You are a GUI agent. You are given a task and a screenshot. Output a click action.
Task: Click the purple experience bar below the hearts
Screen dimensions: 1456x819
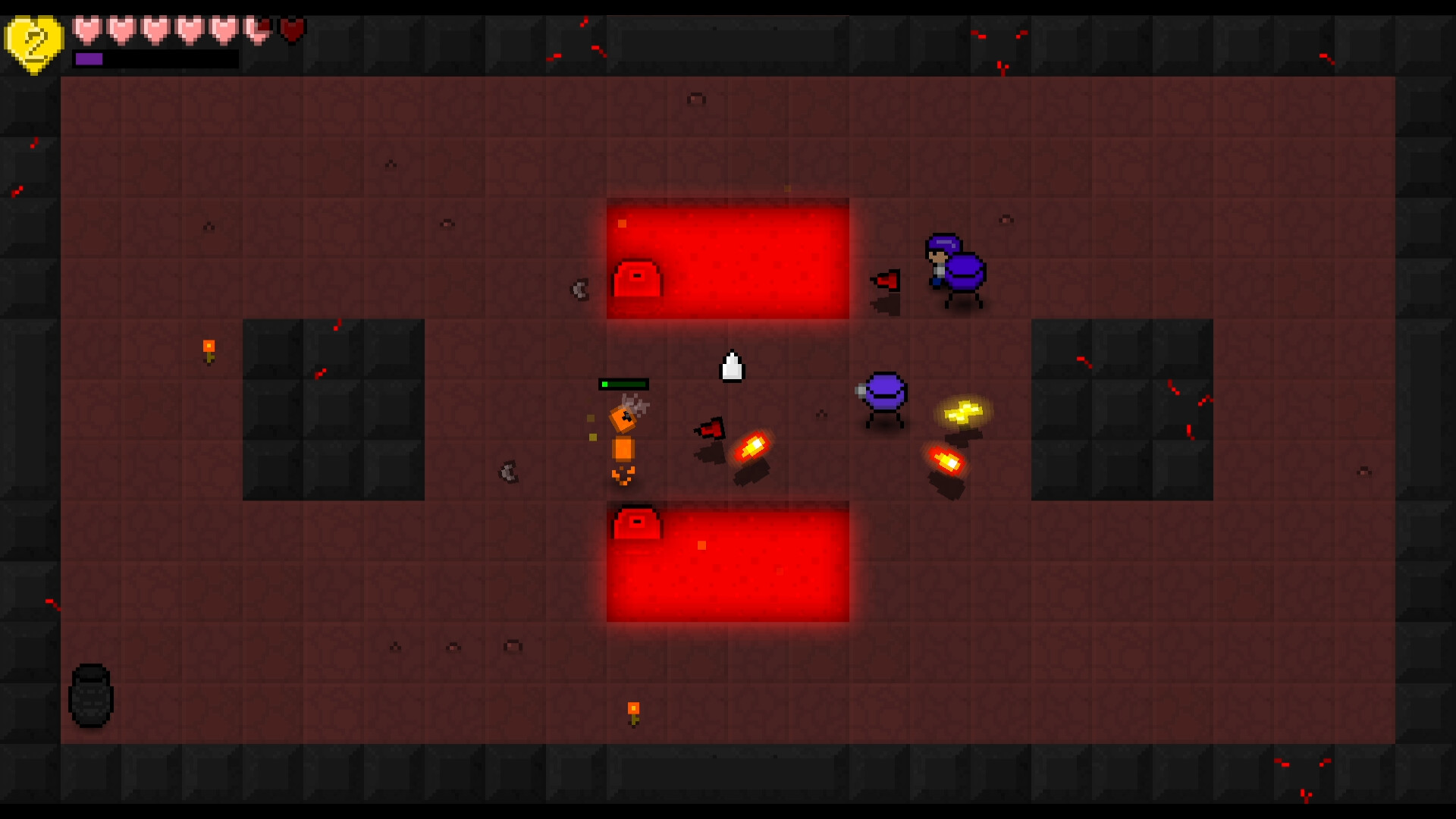pyautogui.click(x=91, y=58)
